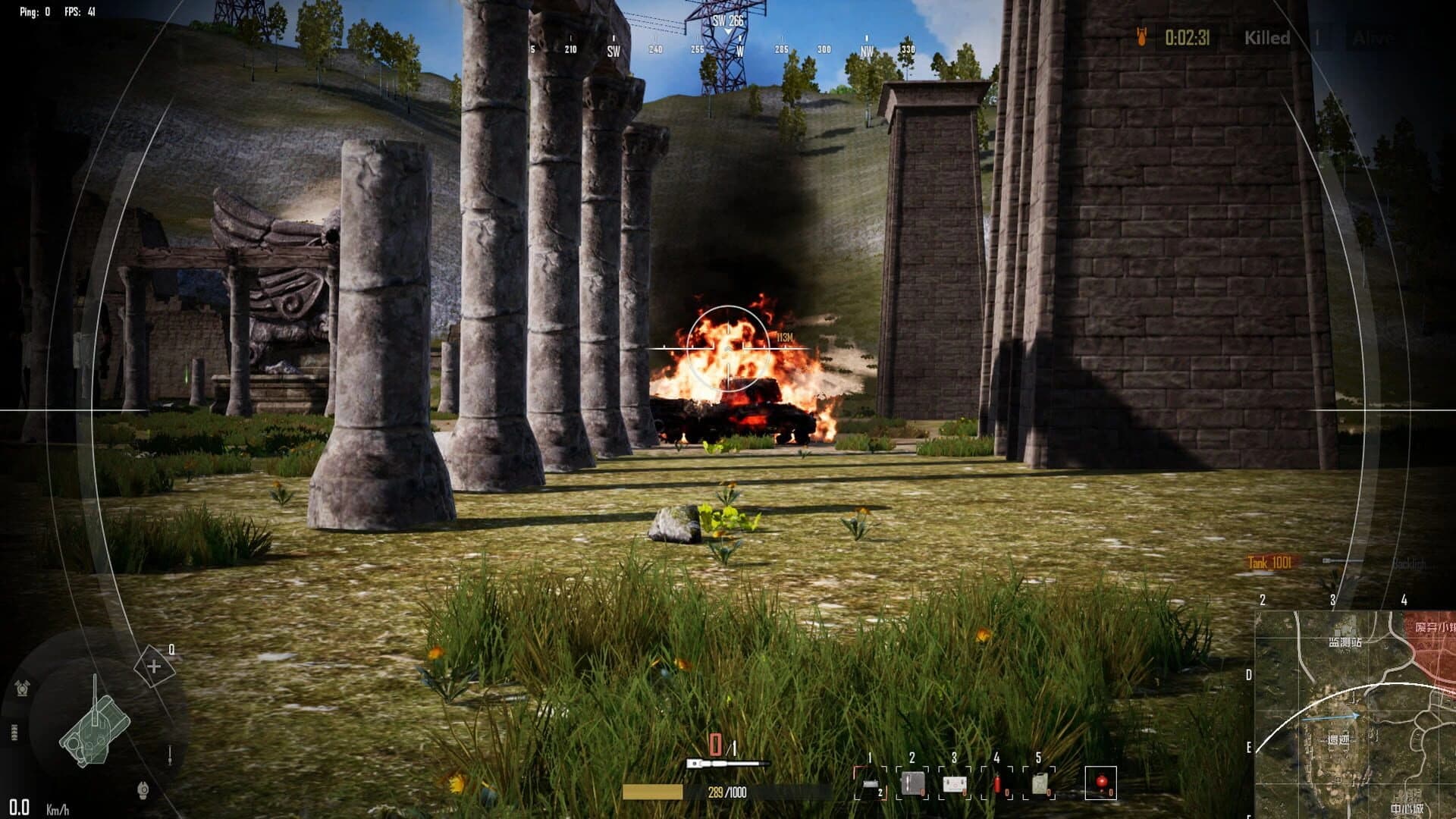
Task: Select the repair kit in hotbar slot 3
Action: click(954, 783)
